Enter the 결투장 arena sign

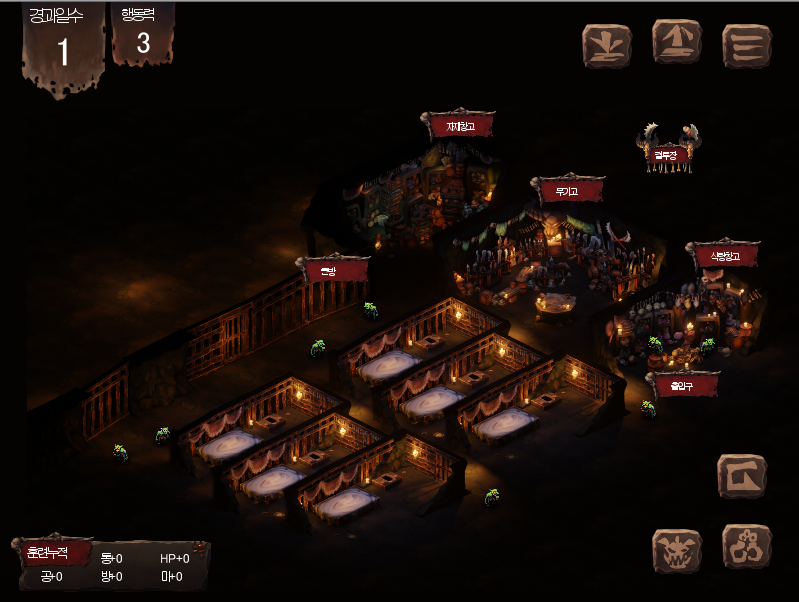click(667, 154)
